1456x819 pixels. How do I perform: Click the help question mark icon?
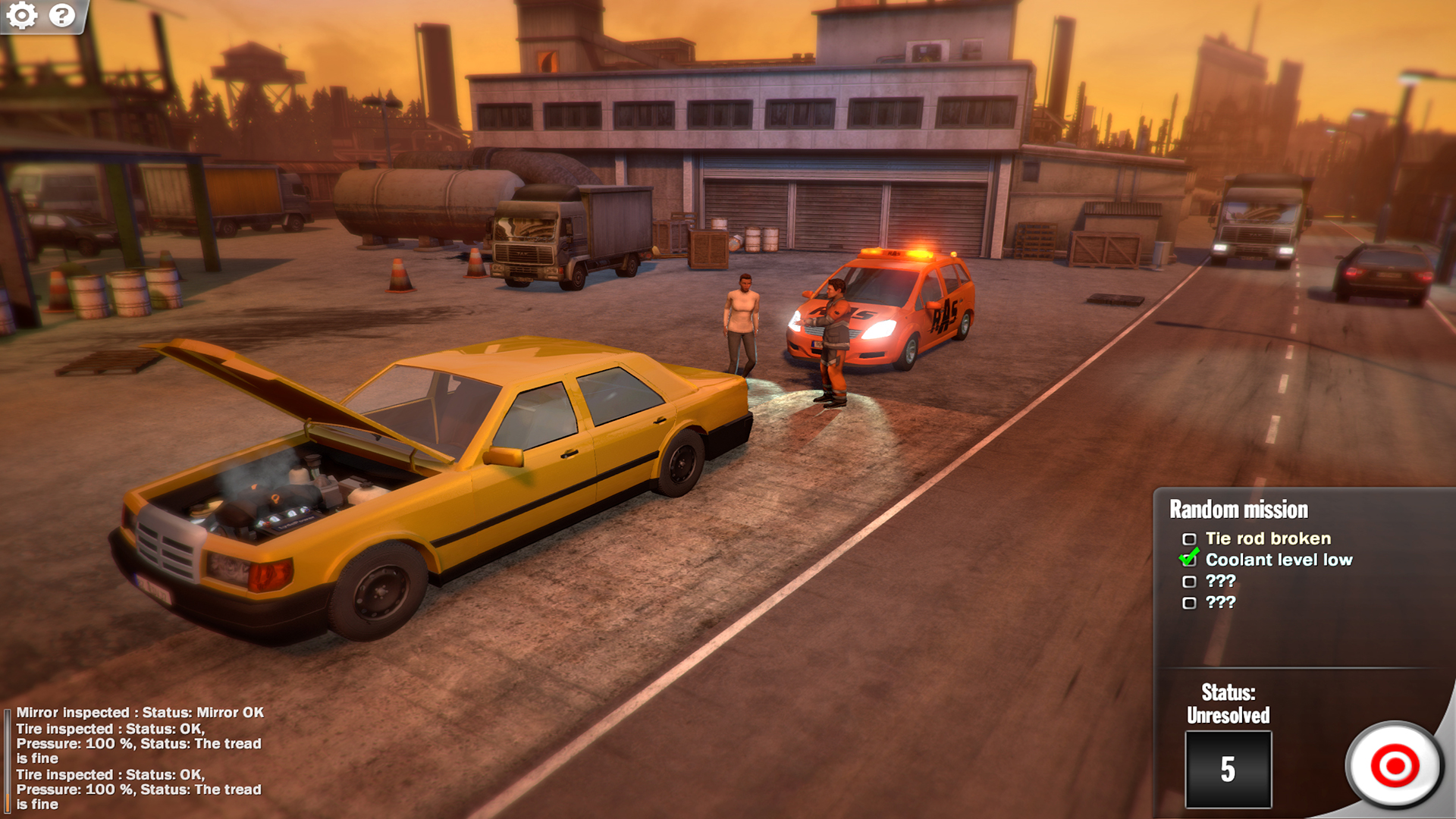click(62, 15)
